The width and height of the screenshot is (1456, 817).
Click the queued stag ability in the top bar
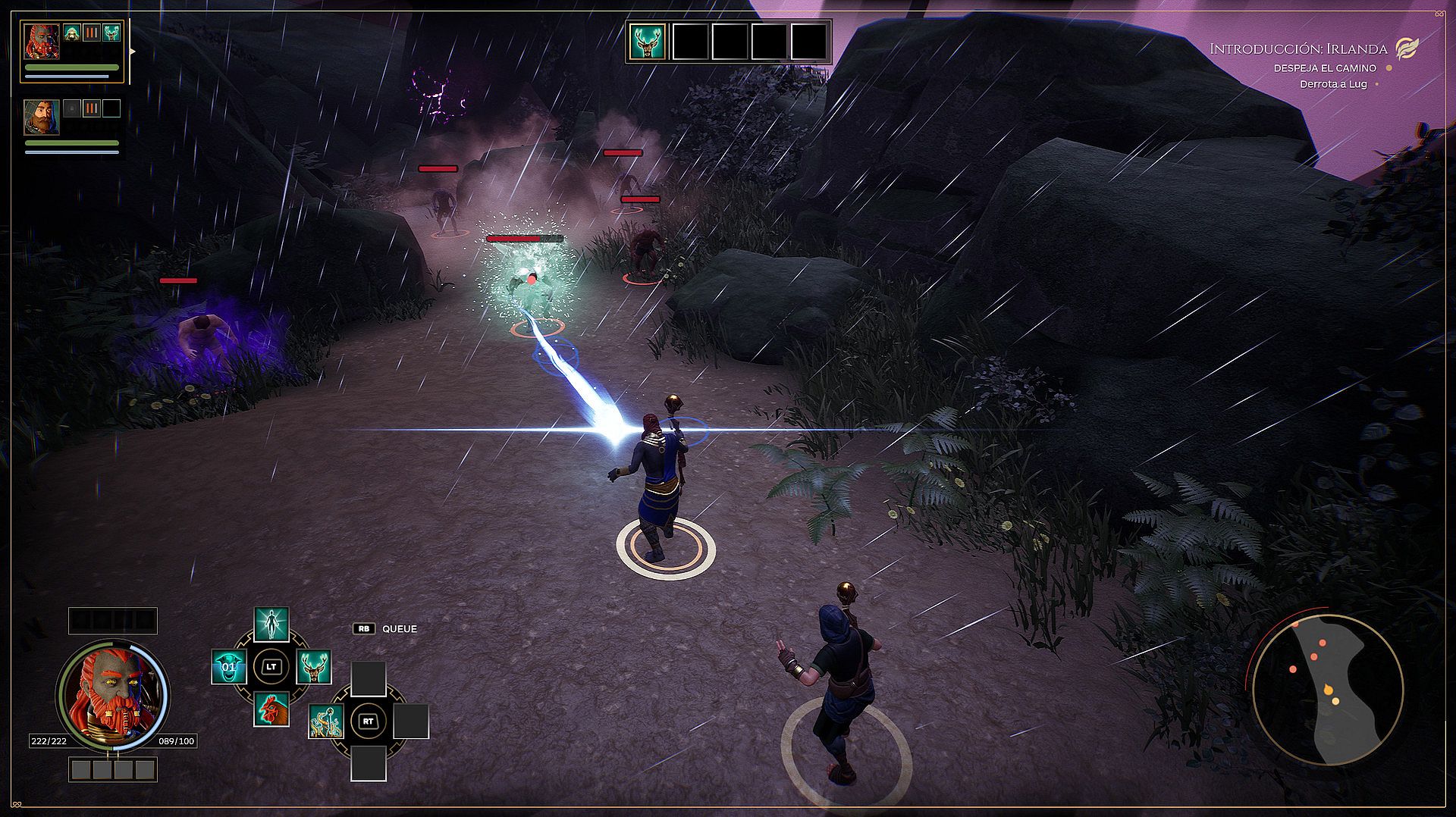click(648, 42)
